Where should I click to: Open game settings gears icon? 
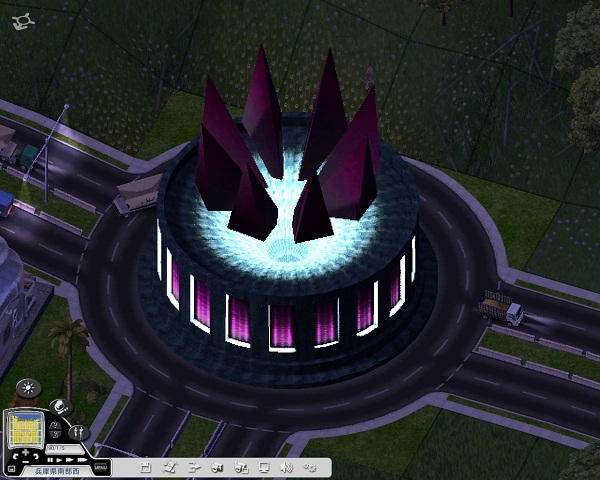click(x=310, y=466)
